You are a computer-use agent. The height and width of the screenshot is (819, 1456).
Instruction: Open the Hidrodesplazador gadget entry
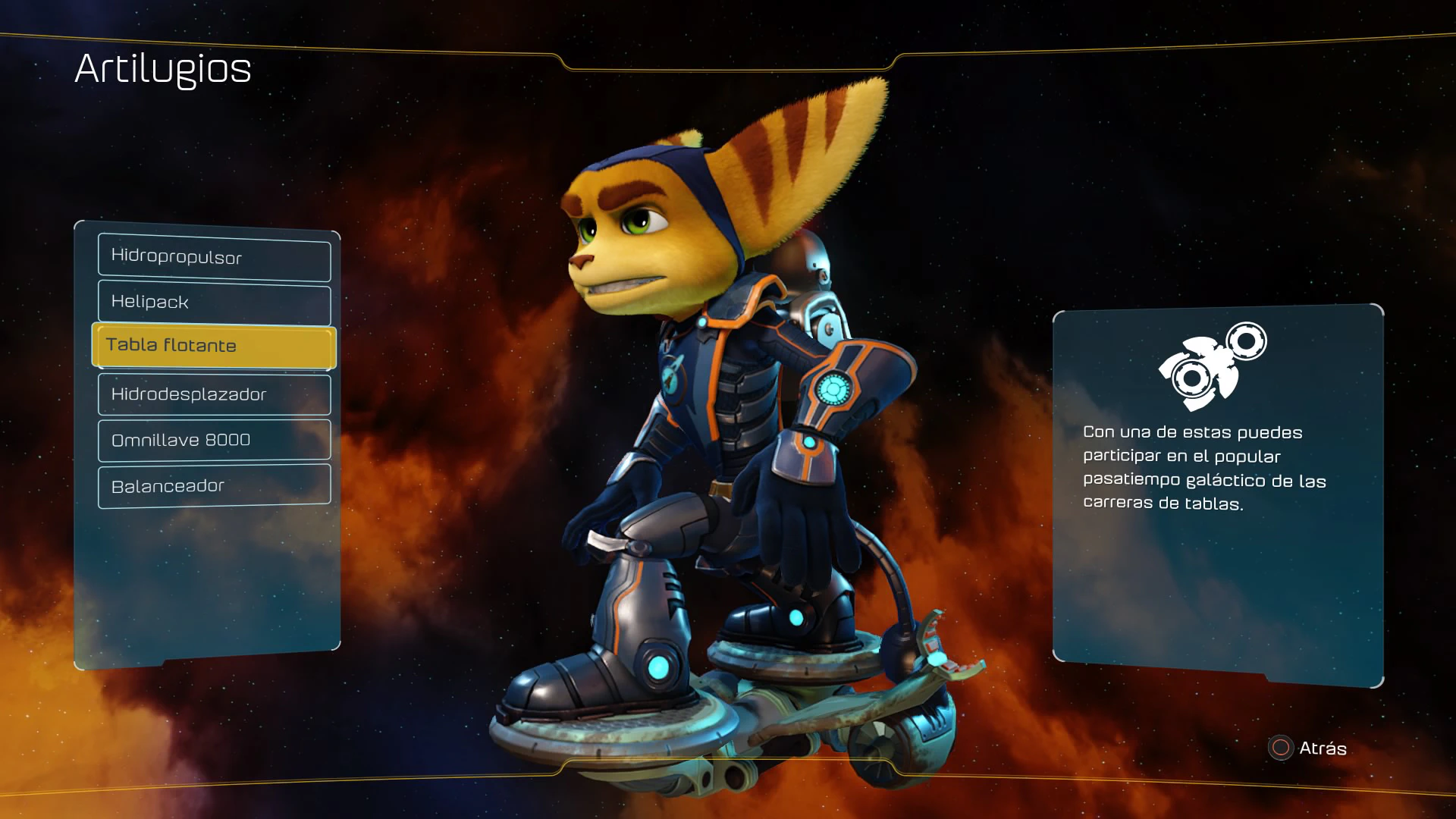click(x=214, y=394)
